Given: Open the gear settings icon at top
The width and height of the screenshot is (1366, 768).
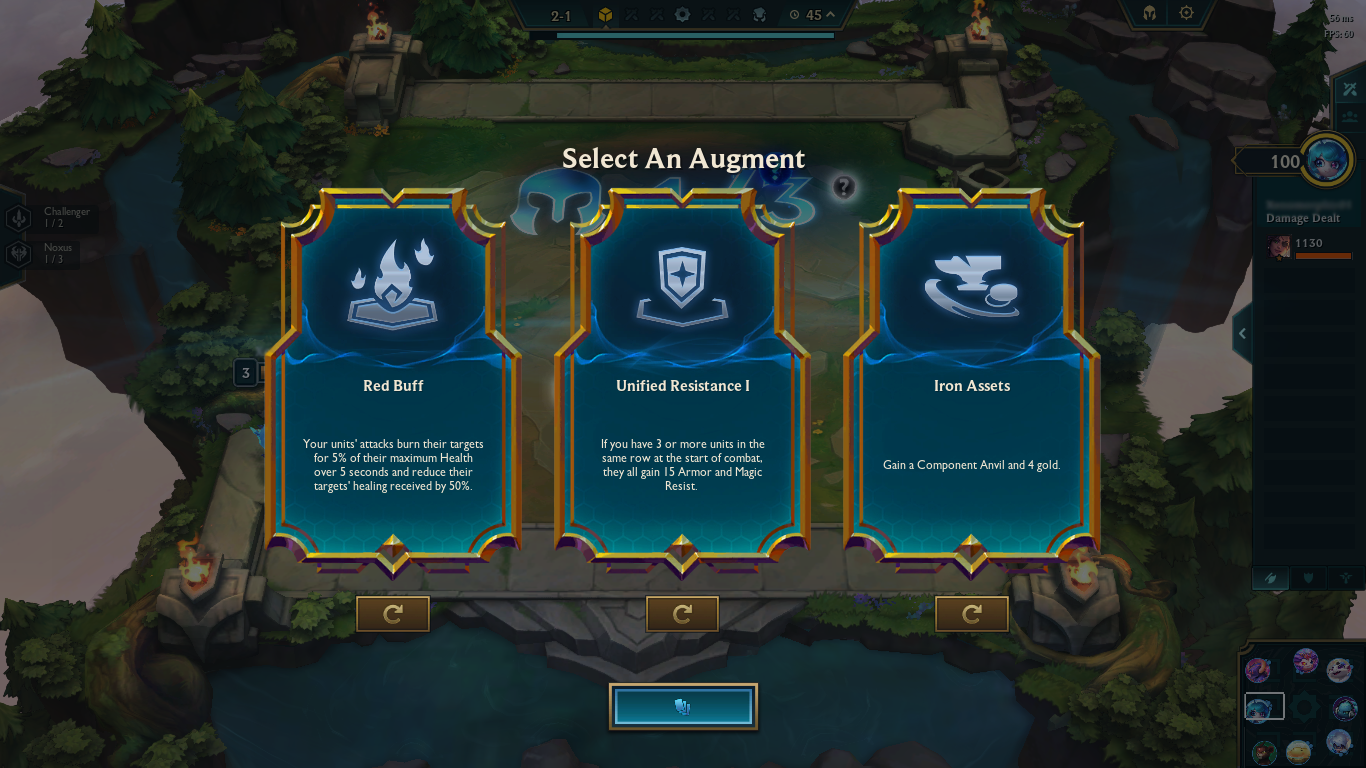Looking at the screenshot, I should click(1186, 14).
